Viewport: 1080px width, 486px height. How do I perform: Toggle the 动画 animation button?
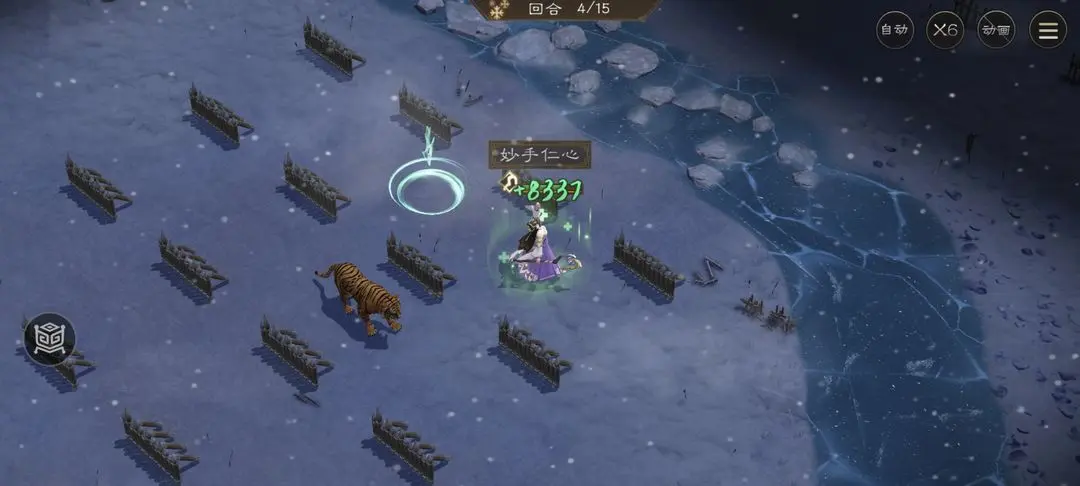(x=996, y=30)
